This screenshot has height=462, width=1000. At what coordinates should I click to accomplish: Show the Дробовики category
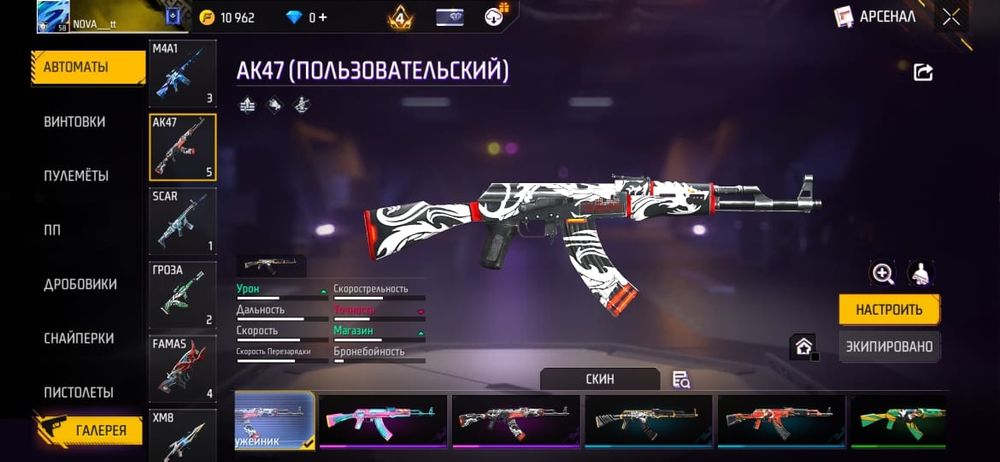click(x=80, y=284)
